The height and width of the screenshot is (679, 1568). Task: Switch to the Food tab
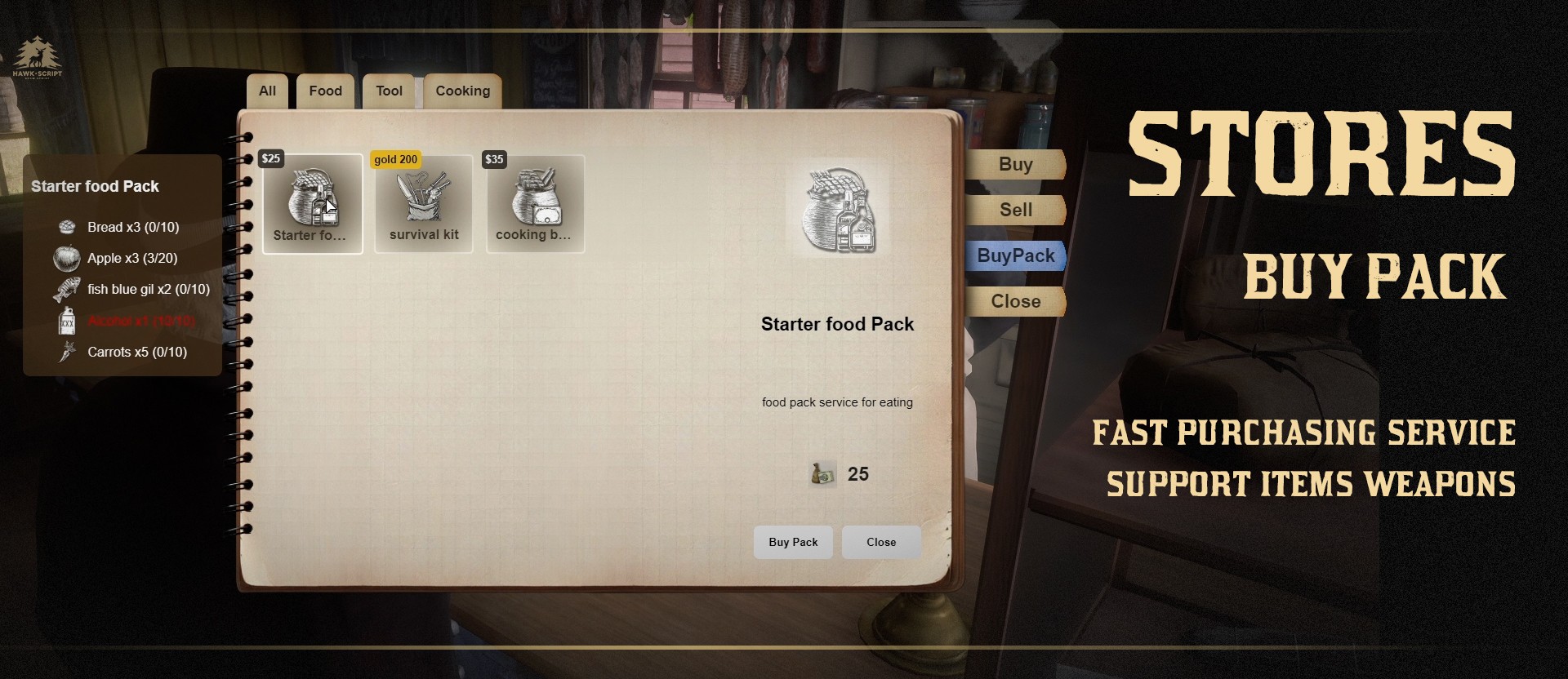coord(324,91)
